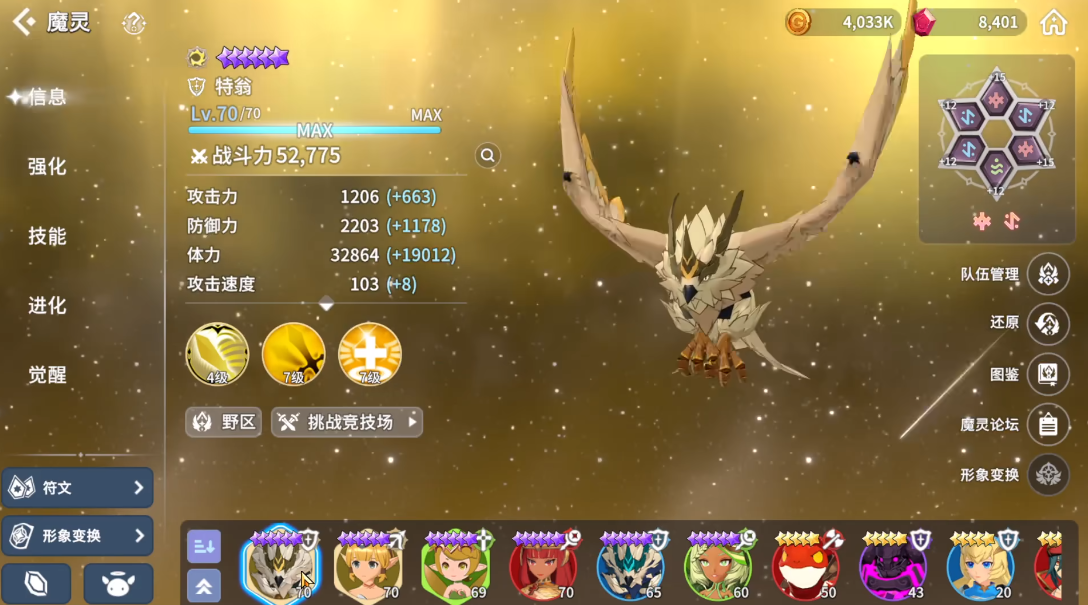
Task: Show the 觉醒 tab
Action: [47, 375]
